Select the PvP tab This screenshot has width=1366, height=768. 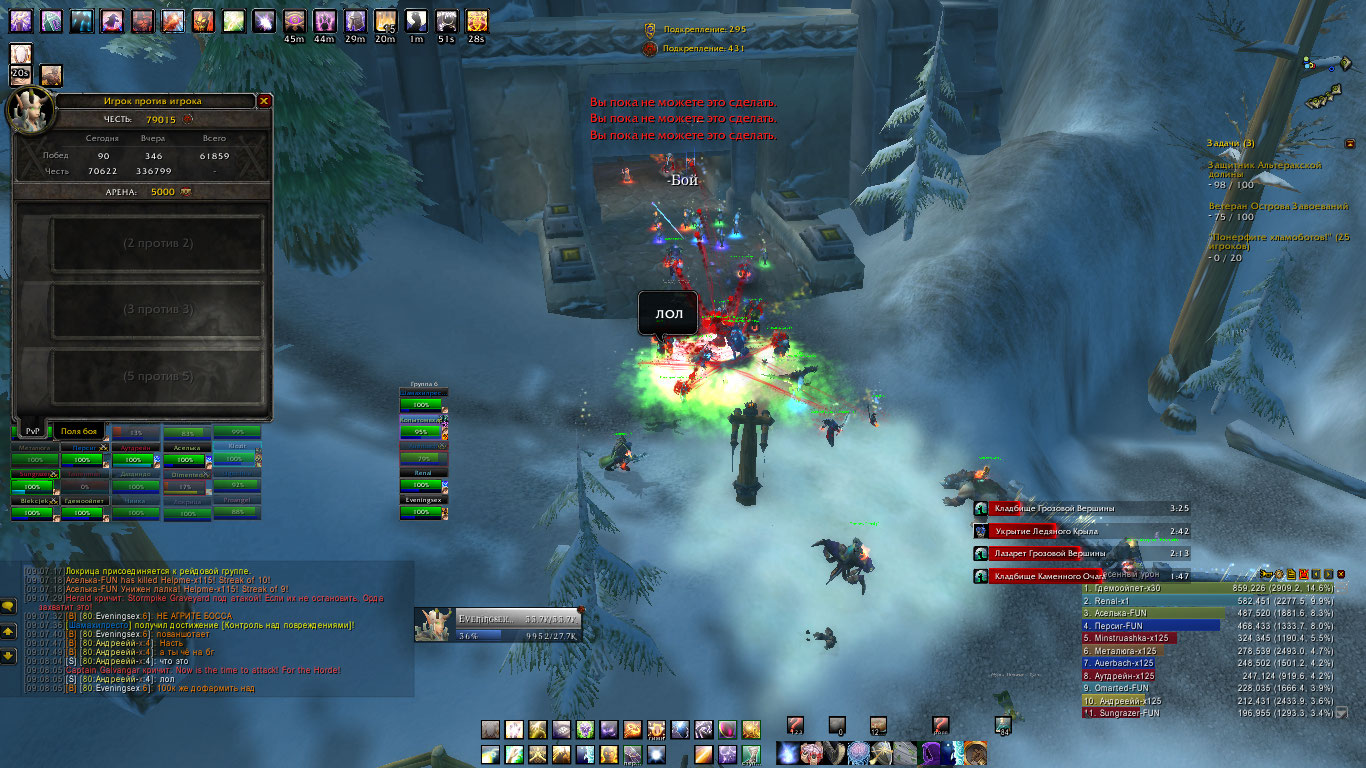pos(33,430)
